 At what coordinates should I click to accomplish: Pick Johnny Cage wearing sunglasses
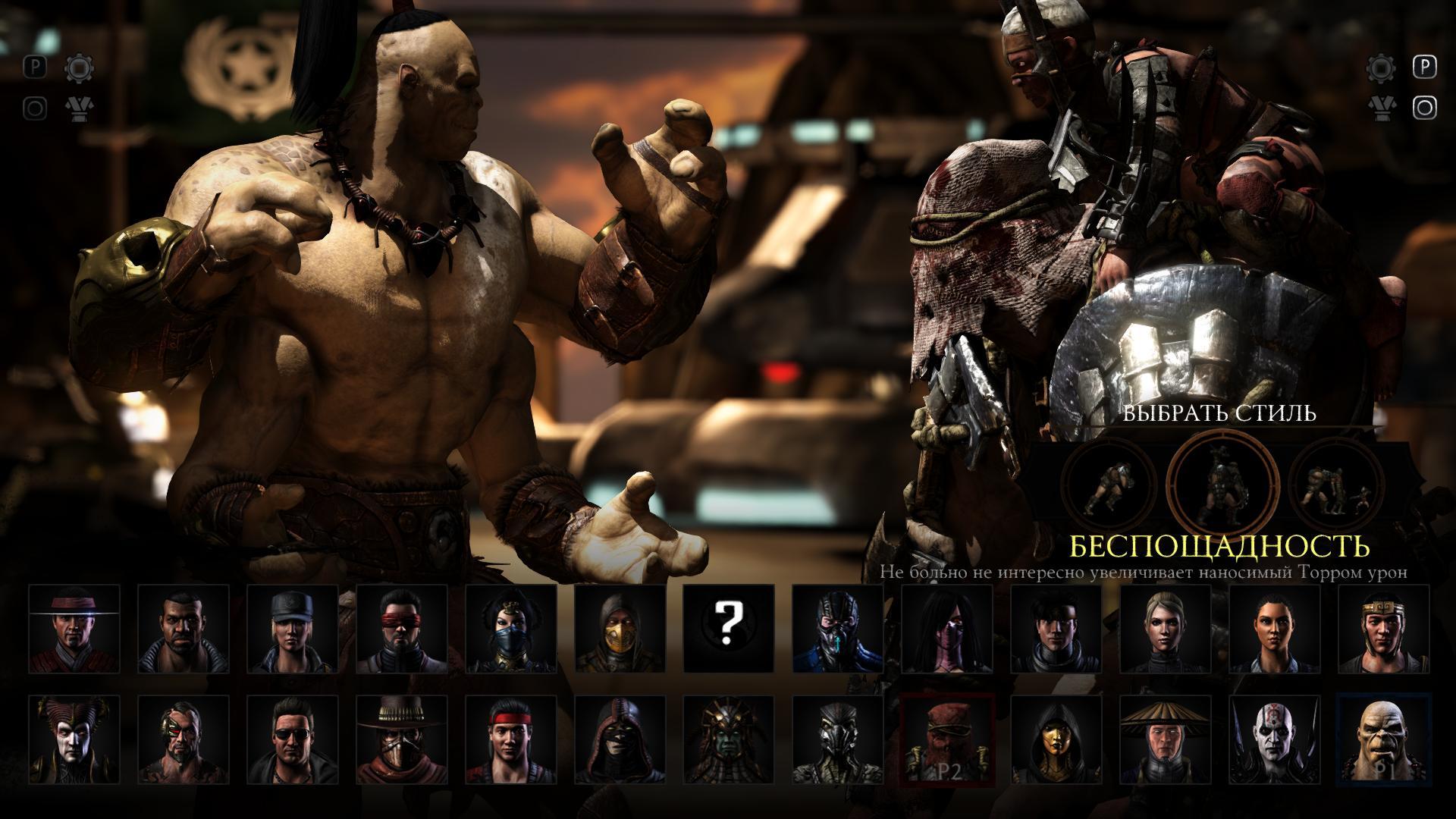(293, 739)
